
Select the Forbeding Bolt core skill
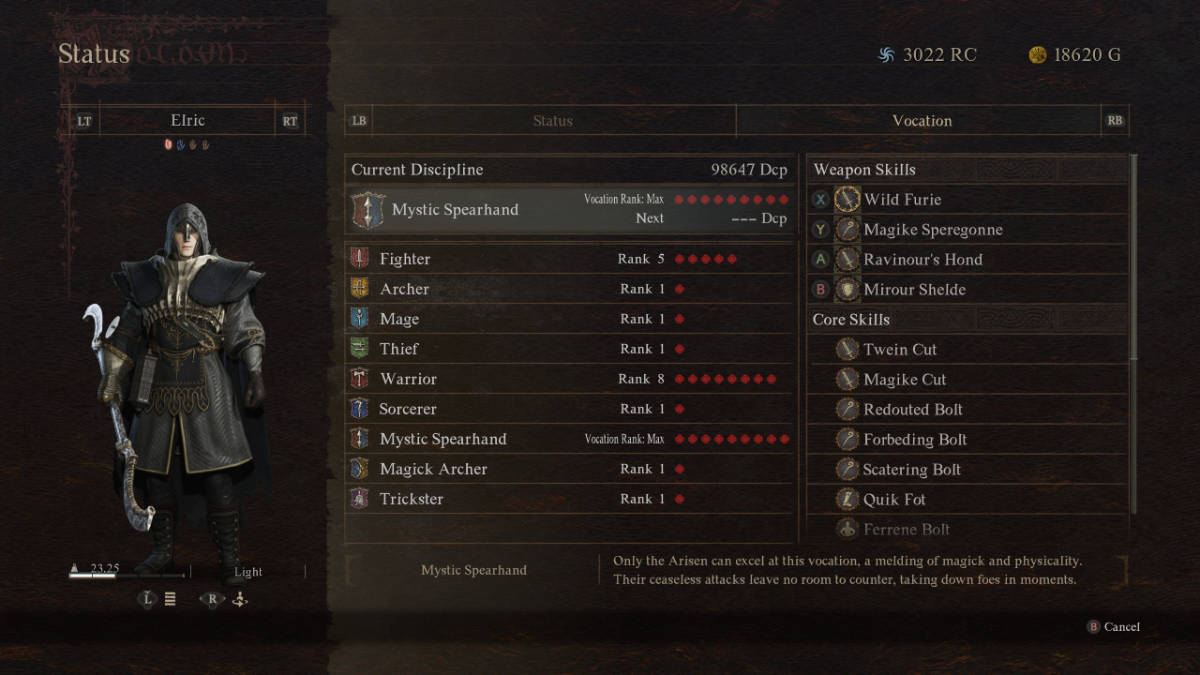coord(967,440)
